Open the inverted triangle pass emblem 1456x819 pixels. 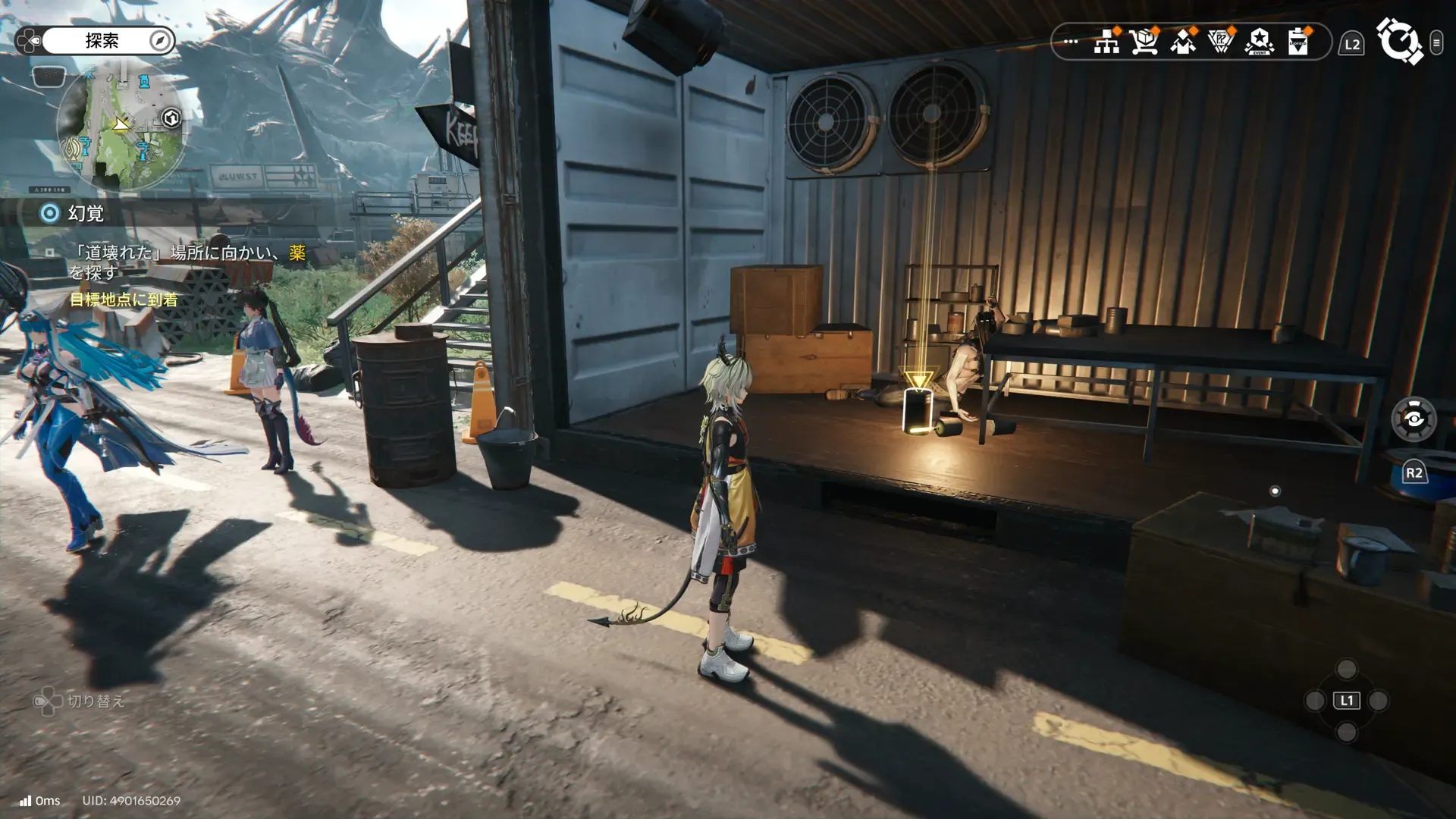point(1221,42)
